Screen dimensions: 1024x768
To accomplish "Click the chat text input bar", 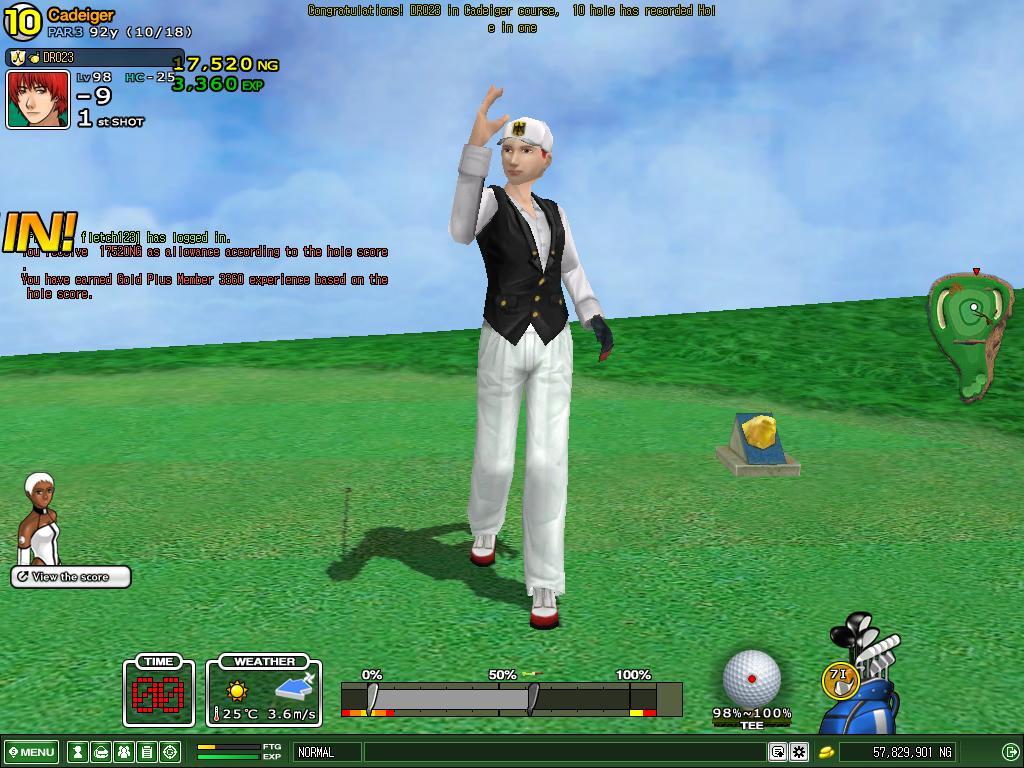I will point(565,752).
